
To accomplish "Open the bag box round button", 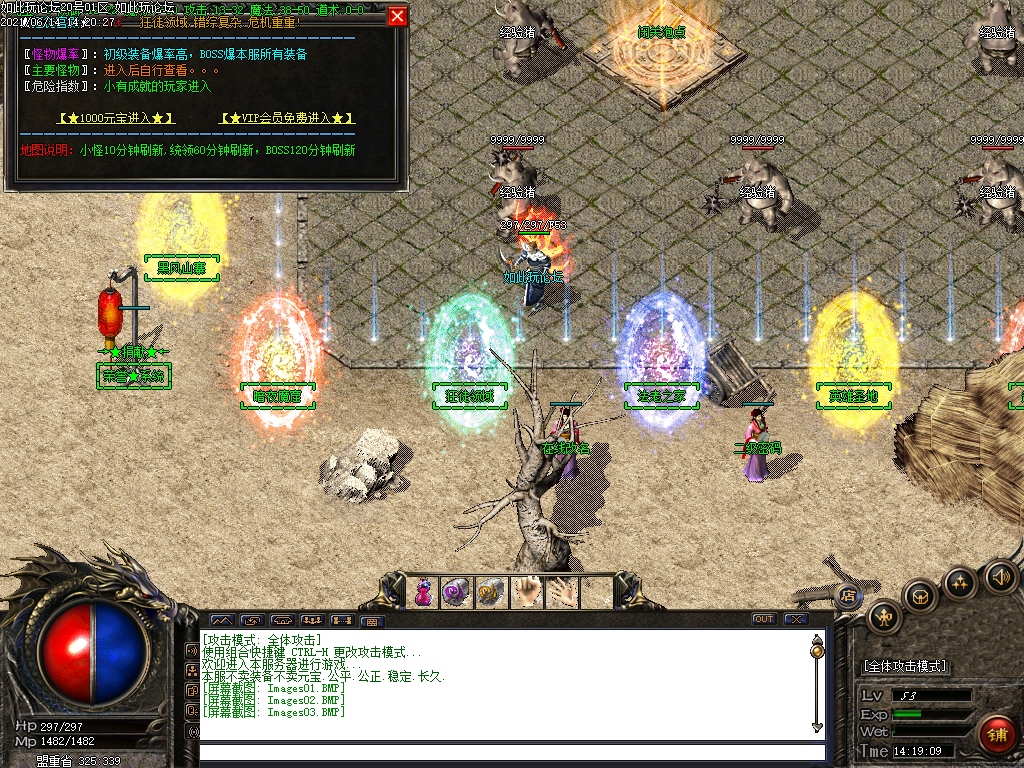I will click(x=920, y=596).
